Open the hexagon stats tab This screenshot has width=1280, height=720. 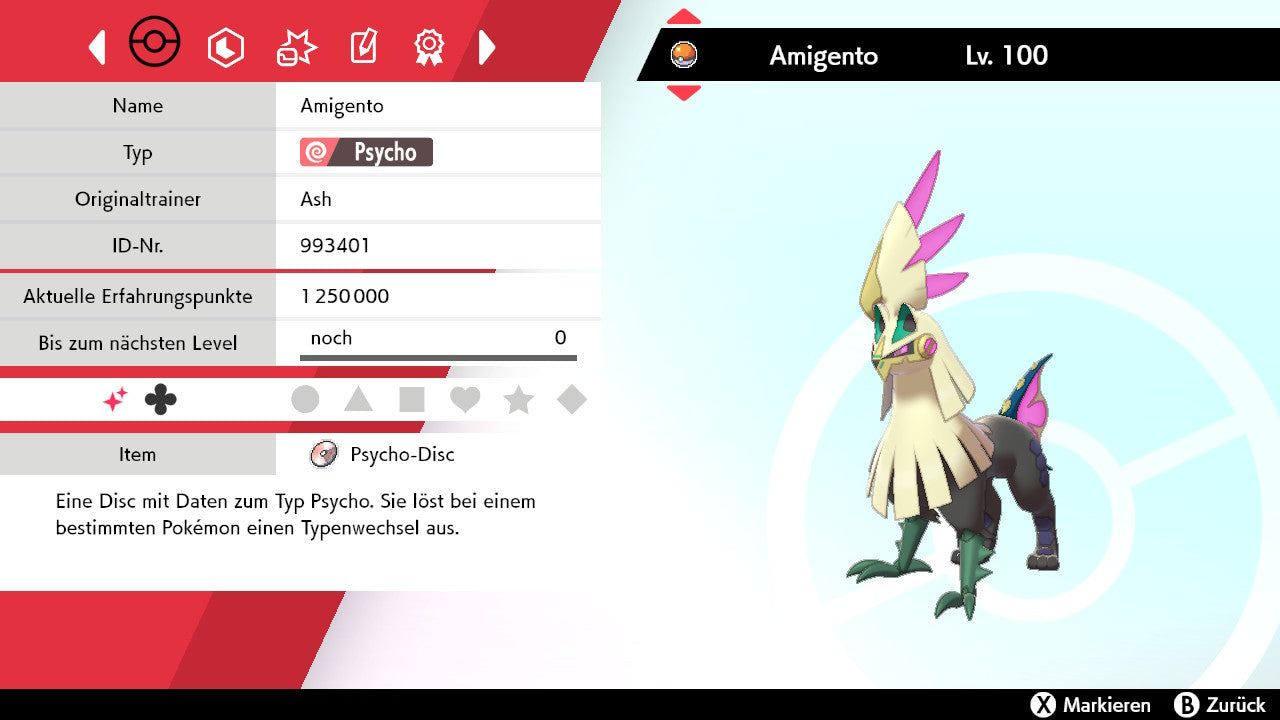pyautogui.click(x=225, y=47)
